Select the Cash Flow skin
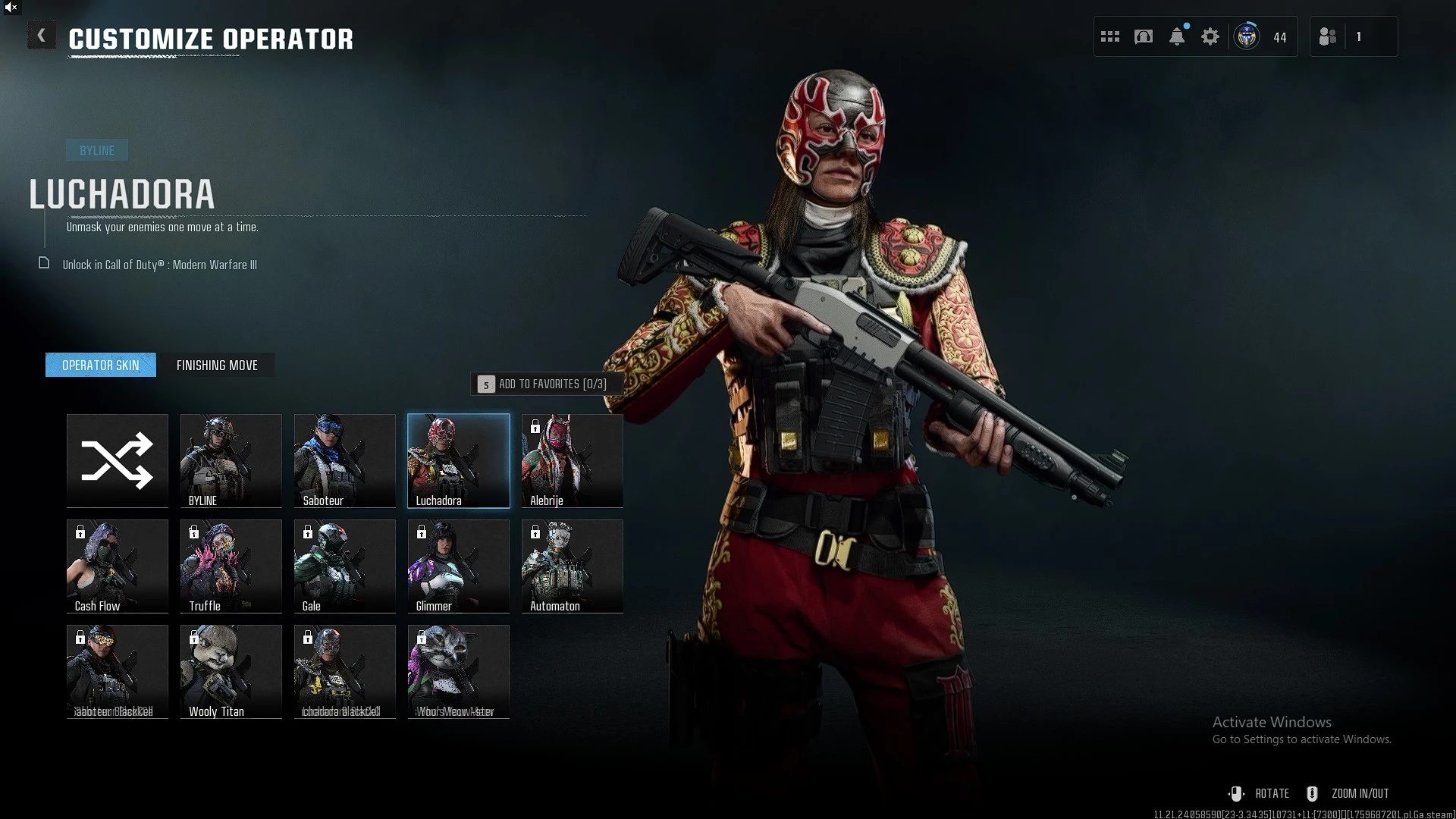This screenshot has height=819, width=1456. pos(118,566)
